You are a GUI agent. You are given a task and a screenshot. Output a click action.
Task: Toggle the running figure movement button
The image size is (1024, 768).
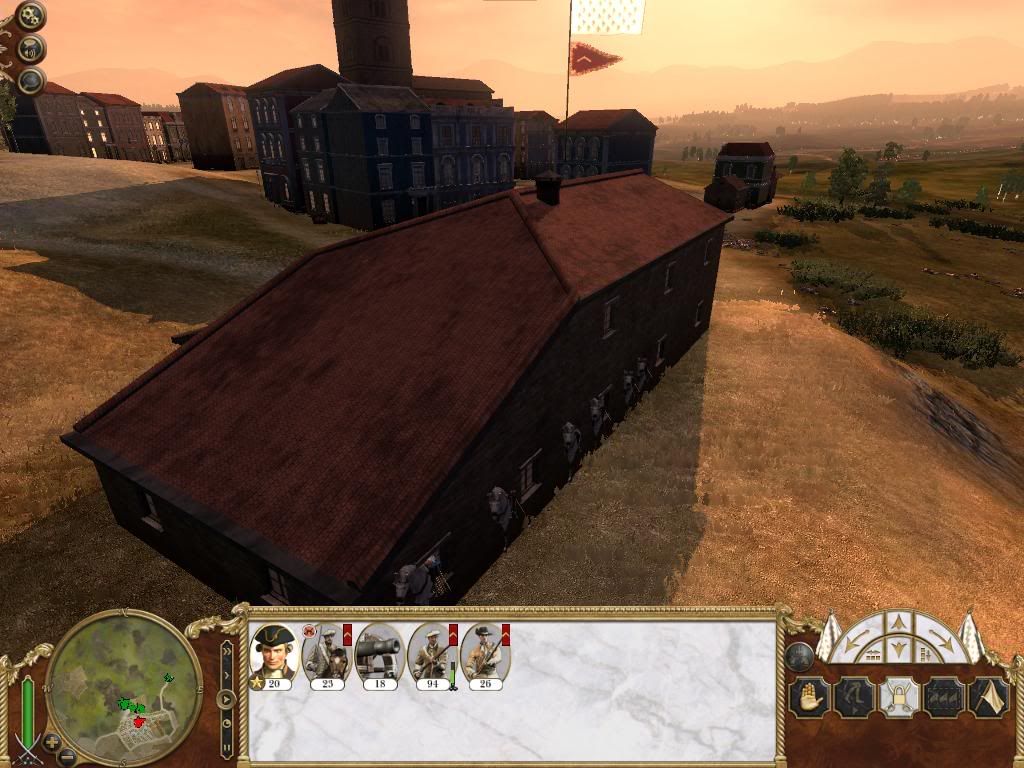click(x=853, y=697)
